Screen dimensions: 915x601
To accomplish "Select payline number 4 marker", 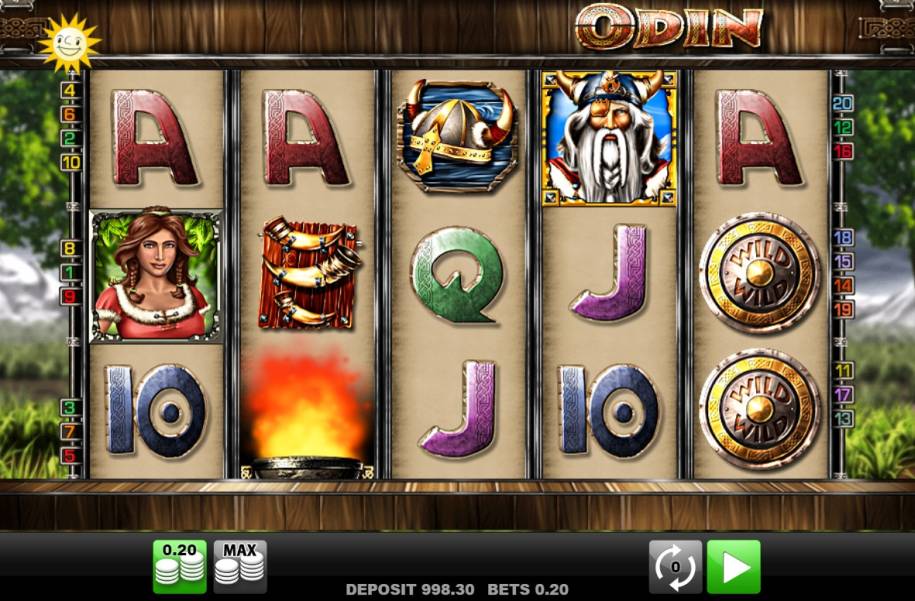I will coord(70,90).
